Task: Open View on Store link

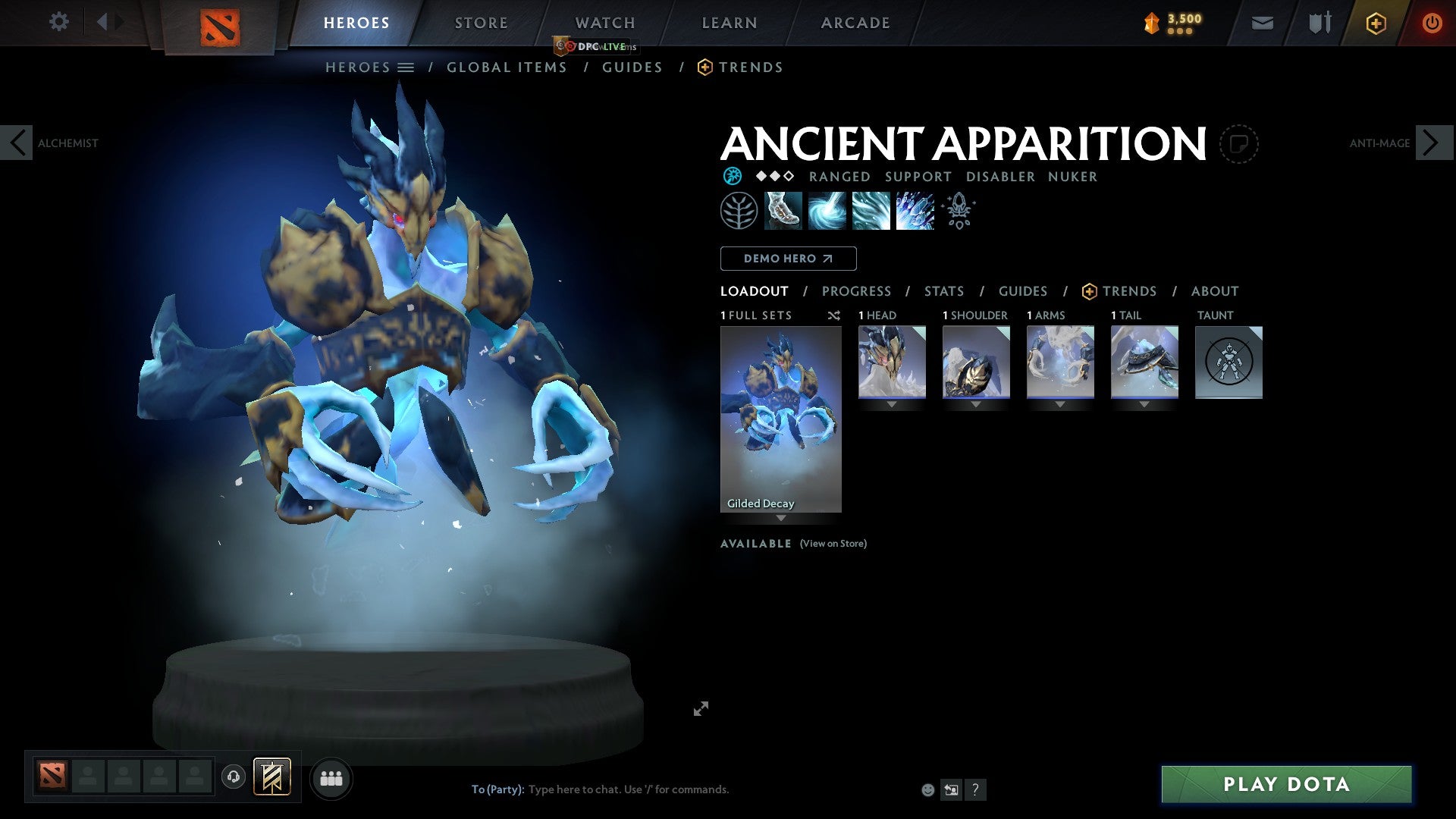Action: [x=833, y=544]
